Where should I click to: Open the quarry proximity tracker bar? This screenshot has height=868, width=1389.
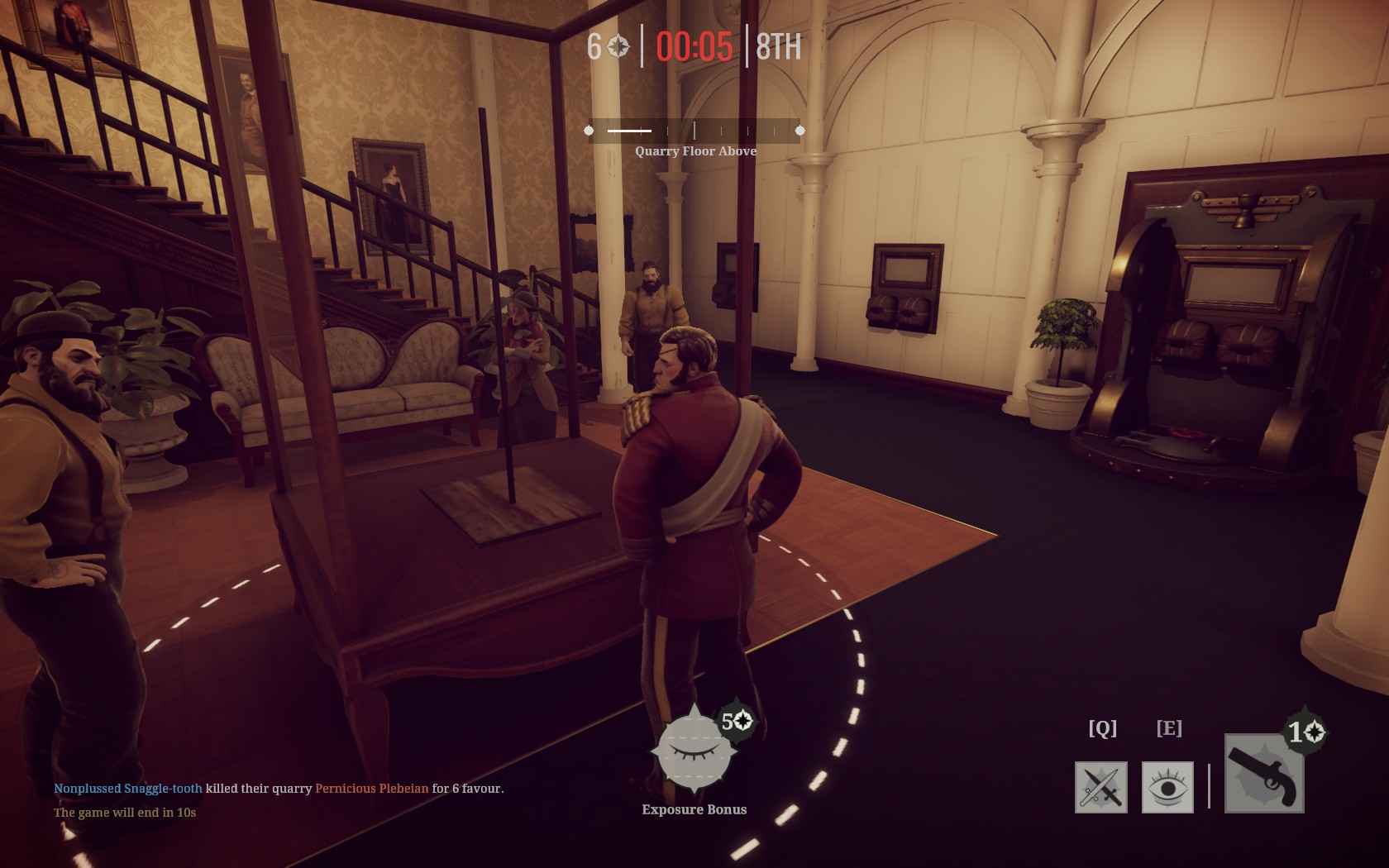click(x=694, y=130)
